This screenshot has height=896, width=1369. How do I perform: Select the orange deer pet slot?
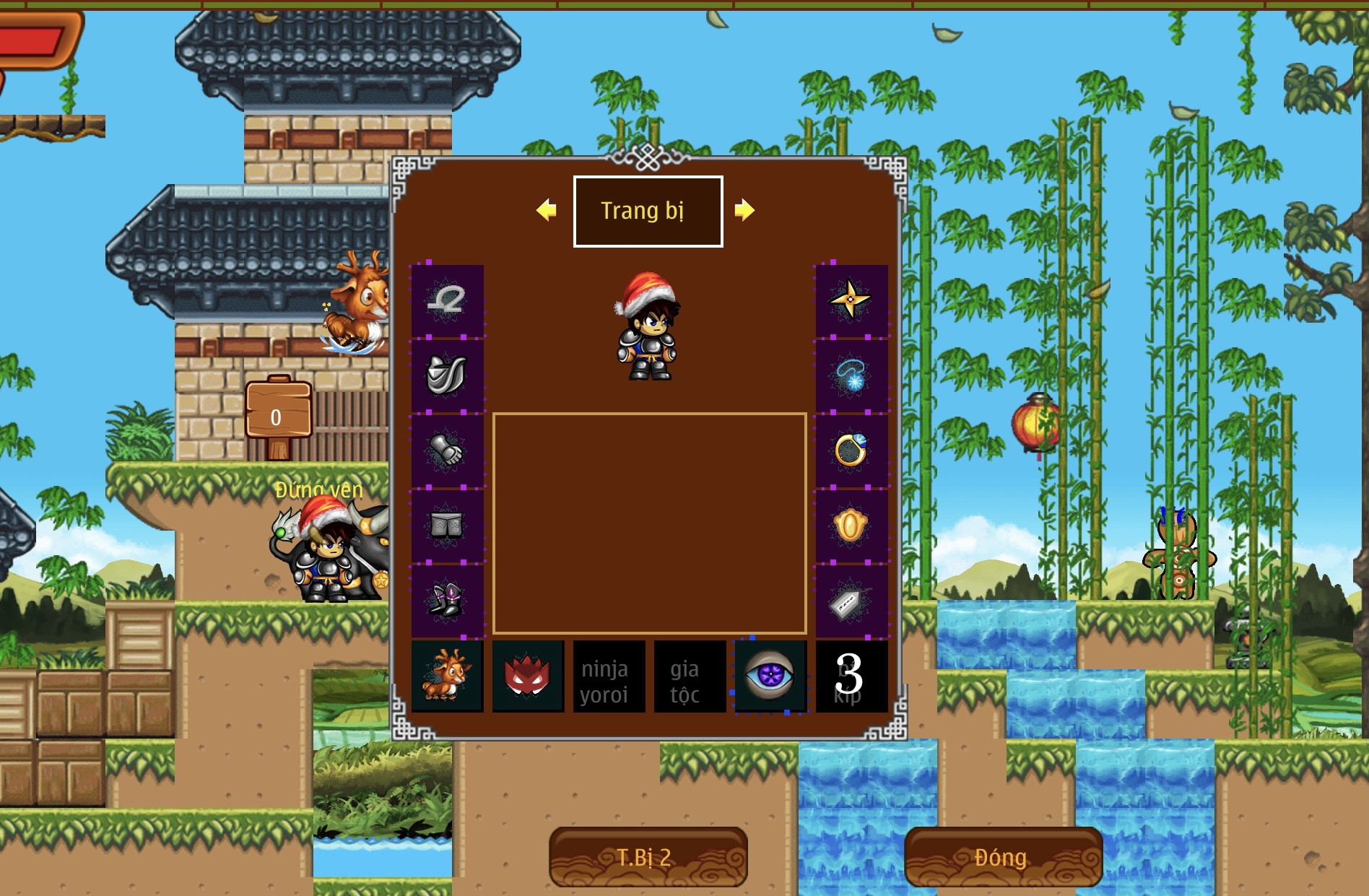(447, 676)
